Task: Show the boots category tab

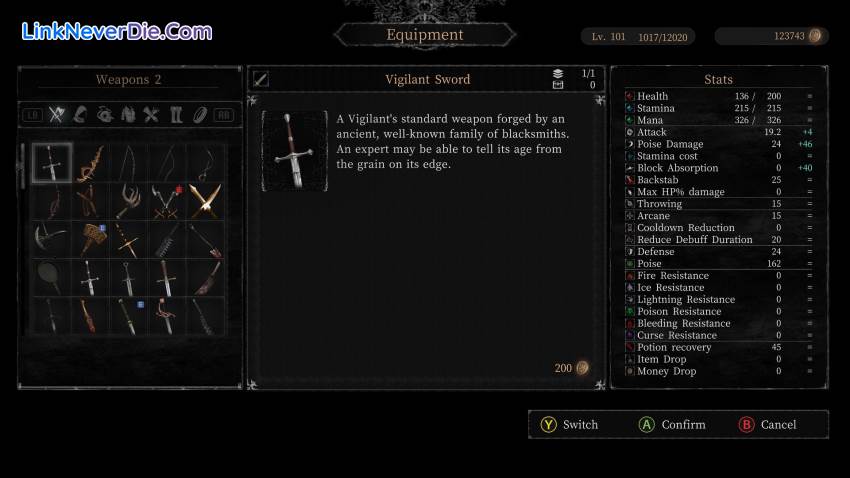Action: click(x=176, y=114)
